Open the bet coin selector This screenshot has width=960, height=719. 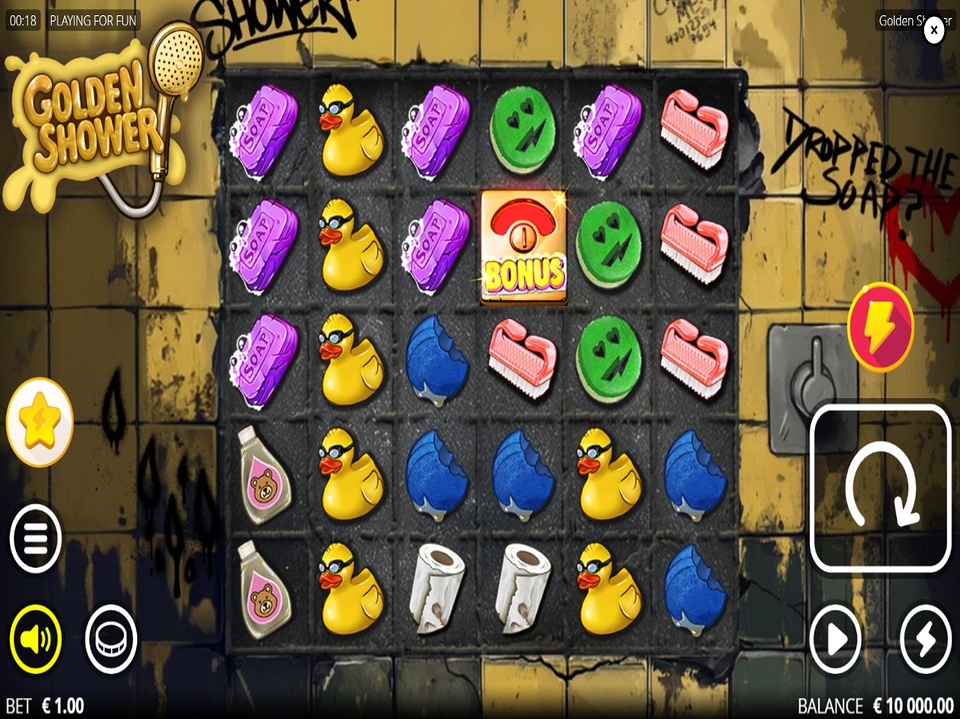tap(111, 638)
